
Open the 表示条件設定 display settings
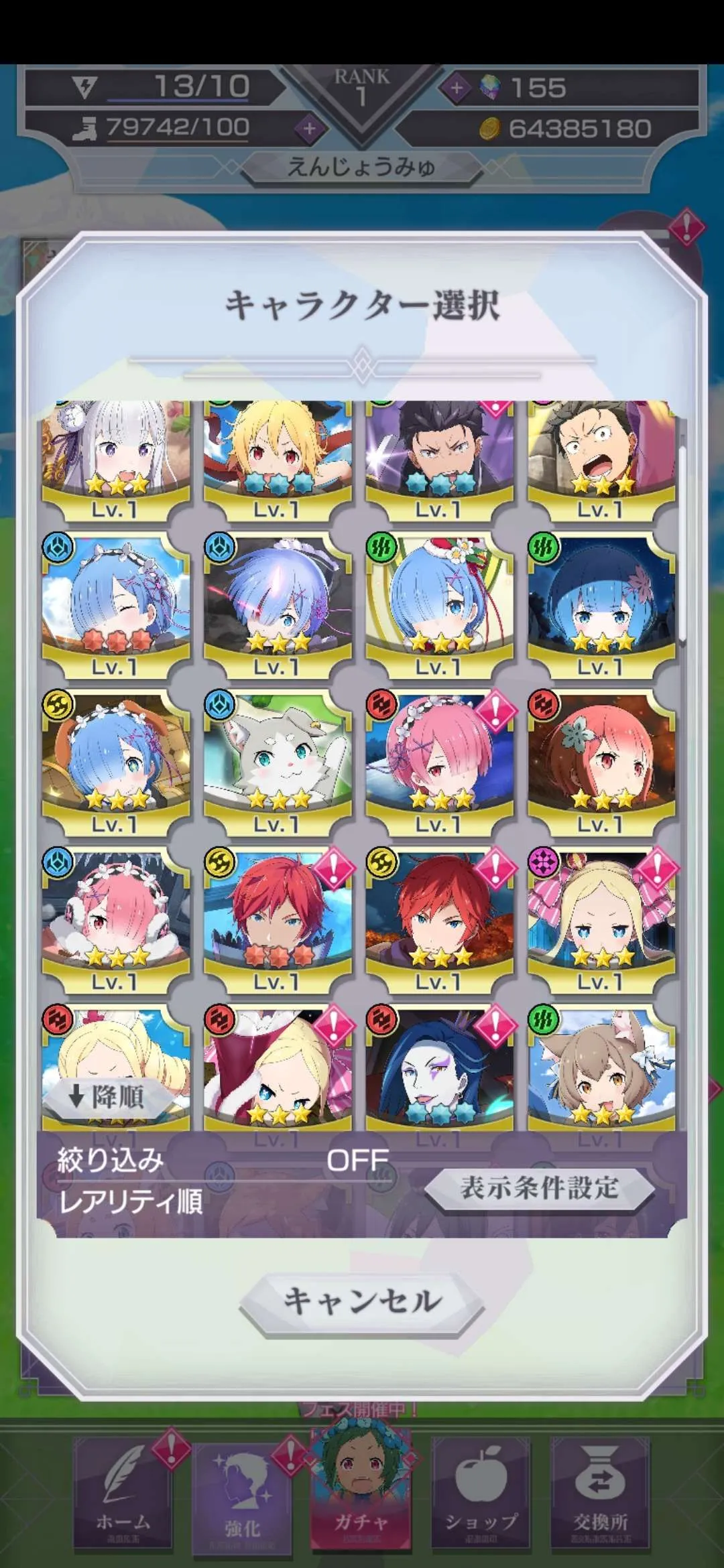[x=539, y=1188]
